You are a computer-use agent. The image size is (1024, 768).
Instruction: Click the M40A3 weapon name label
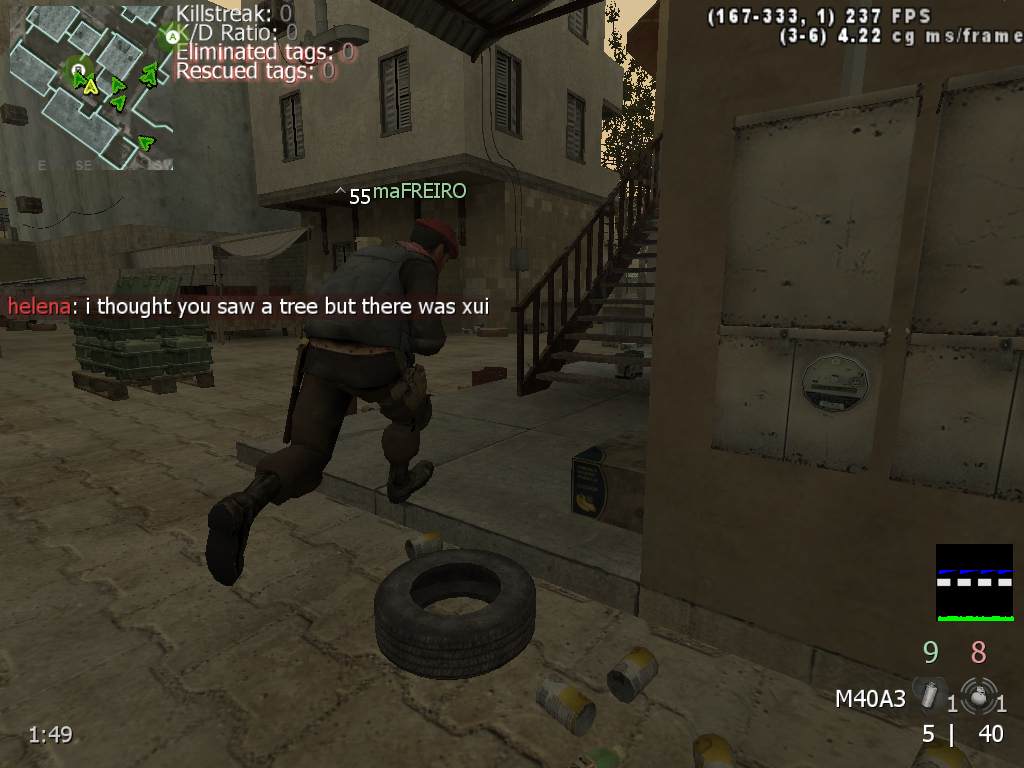click(x=870, y=698)
